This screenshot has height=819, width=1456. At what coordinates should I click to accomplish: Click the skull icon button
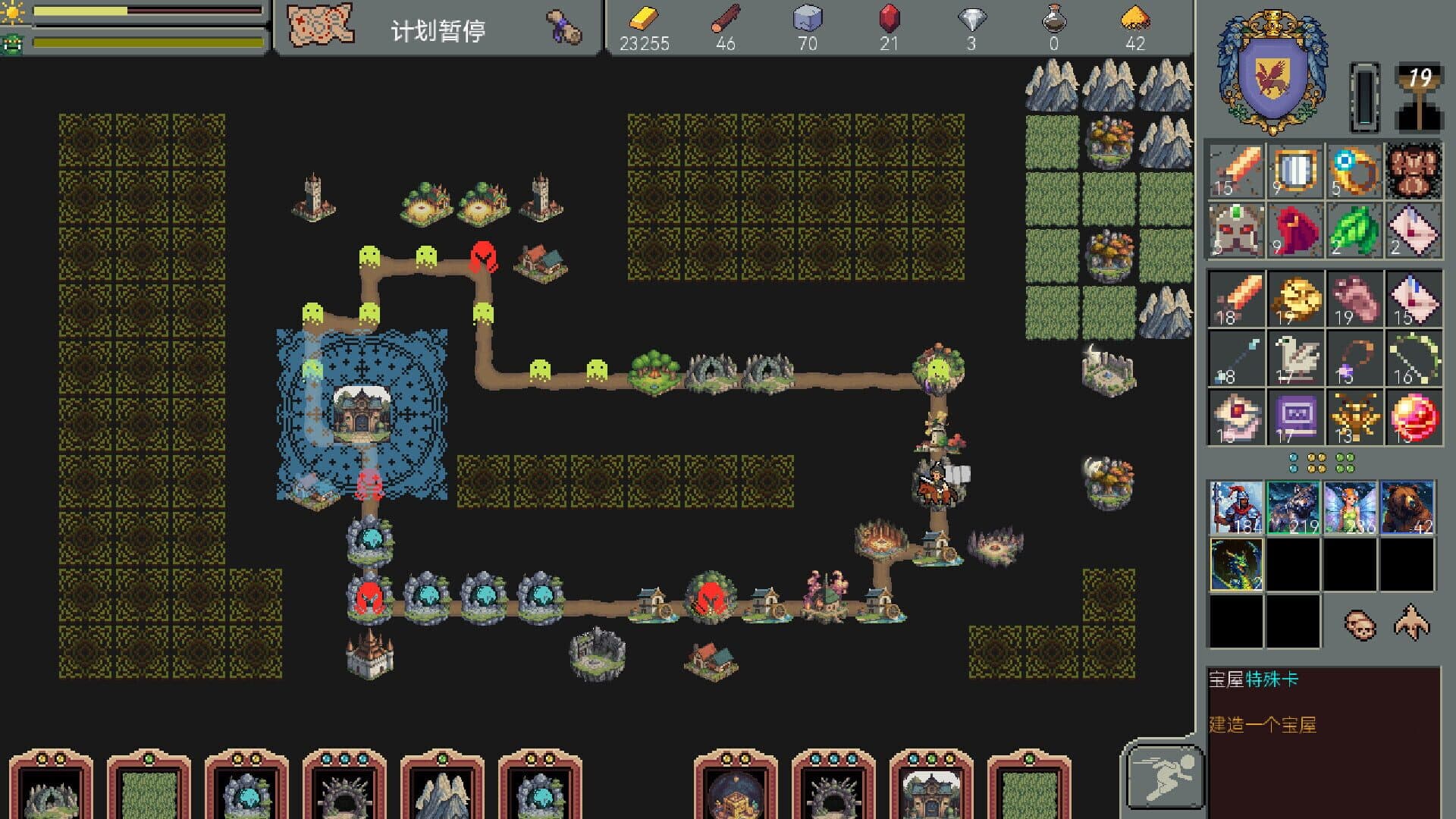click(x=1359, y=624)
